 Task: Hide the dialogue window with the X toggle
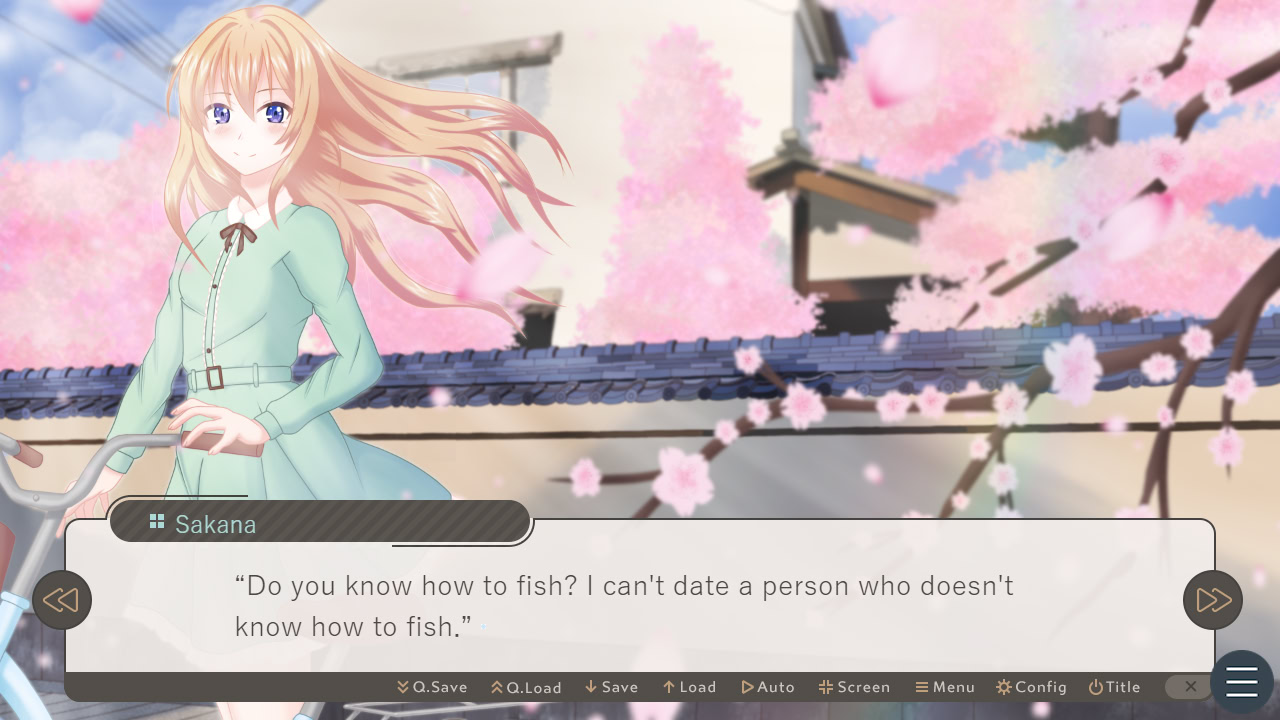coord(1189,687)
